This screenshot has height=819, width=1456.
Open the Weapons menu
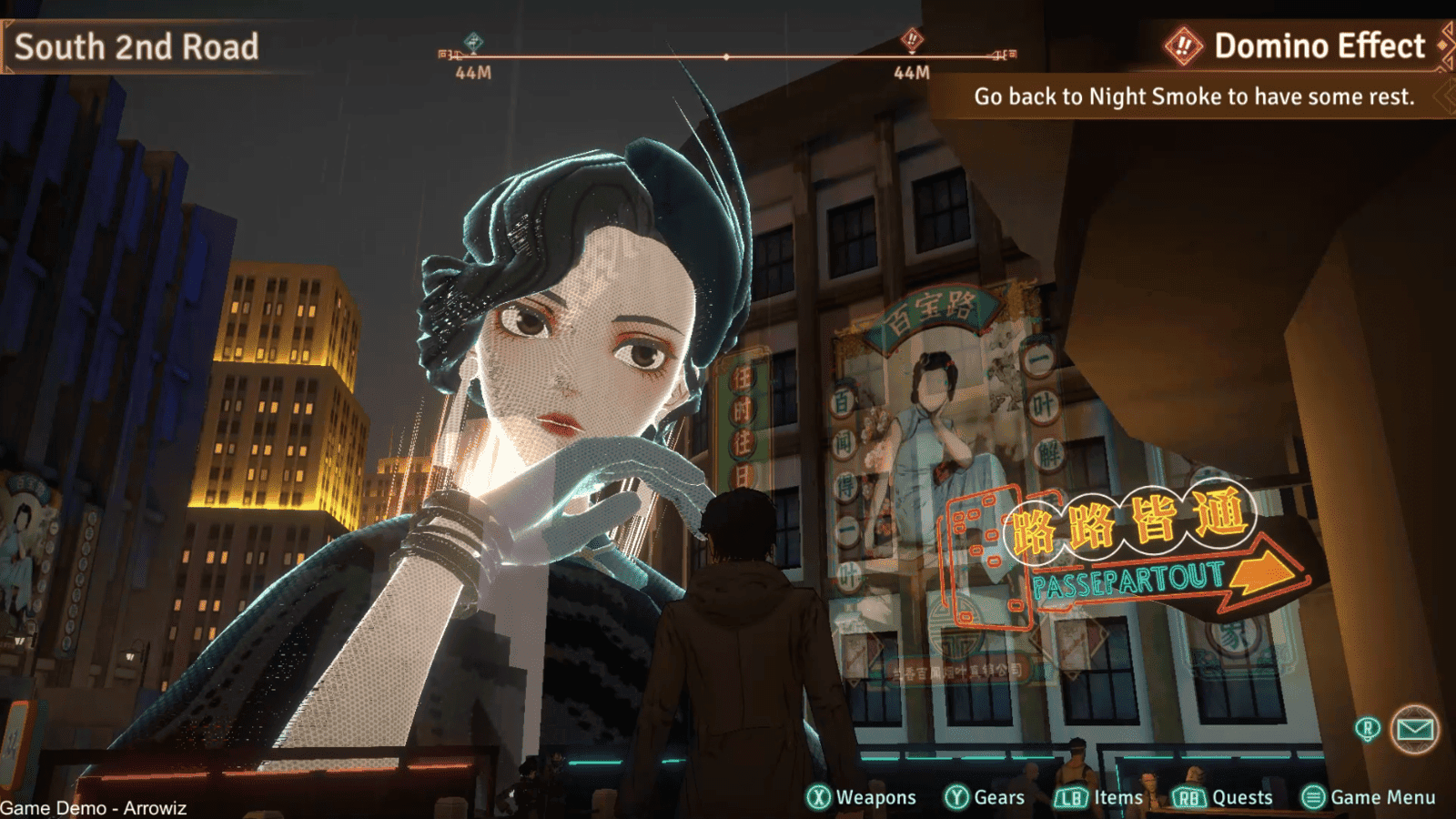click(x=861, y=797)
